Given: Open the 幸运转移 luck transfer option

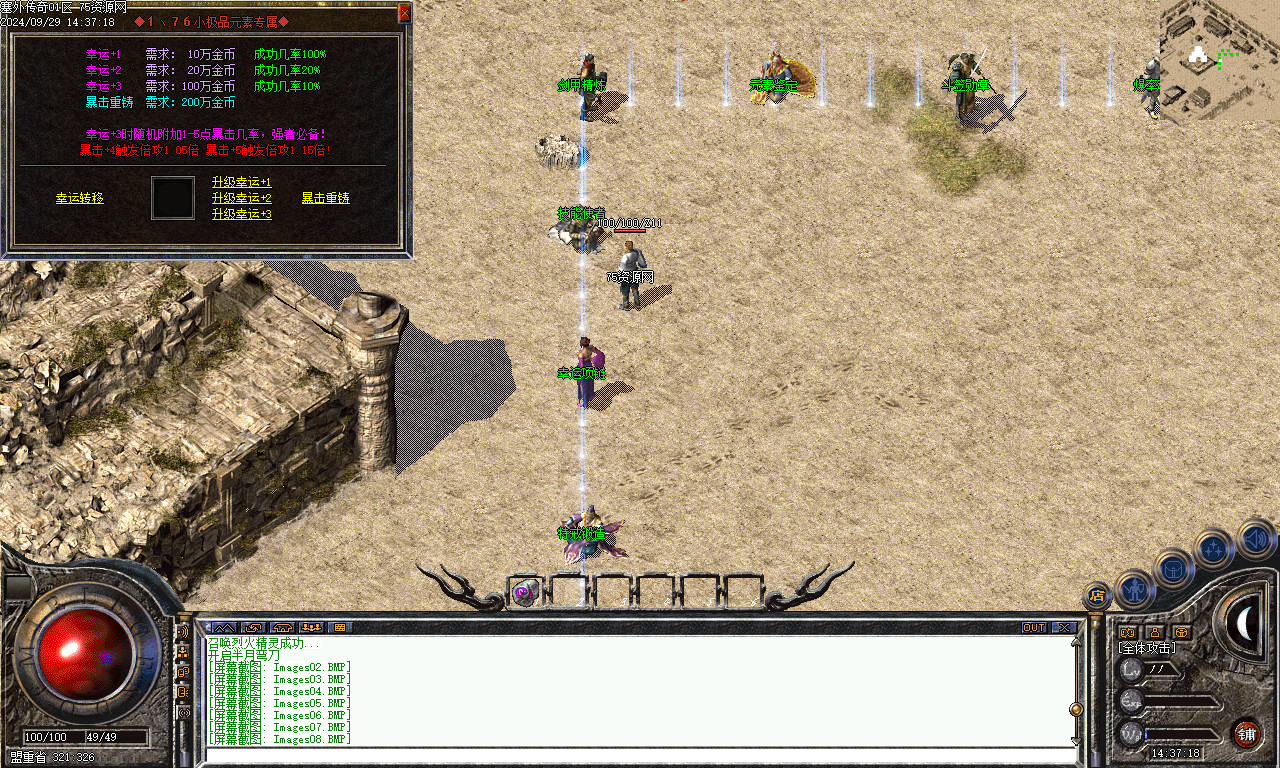Looking at the screenshot, I should coord(79,198).
